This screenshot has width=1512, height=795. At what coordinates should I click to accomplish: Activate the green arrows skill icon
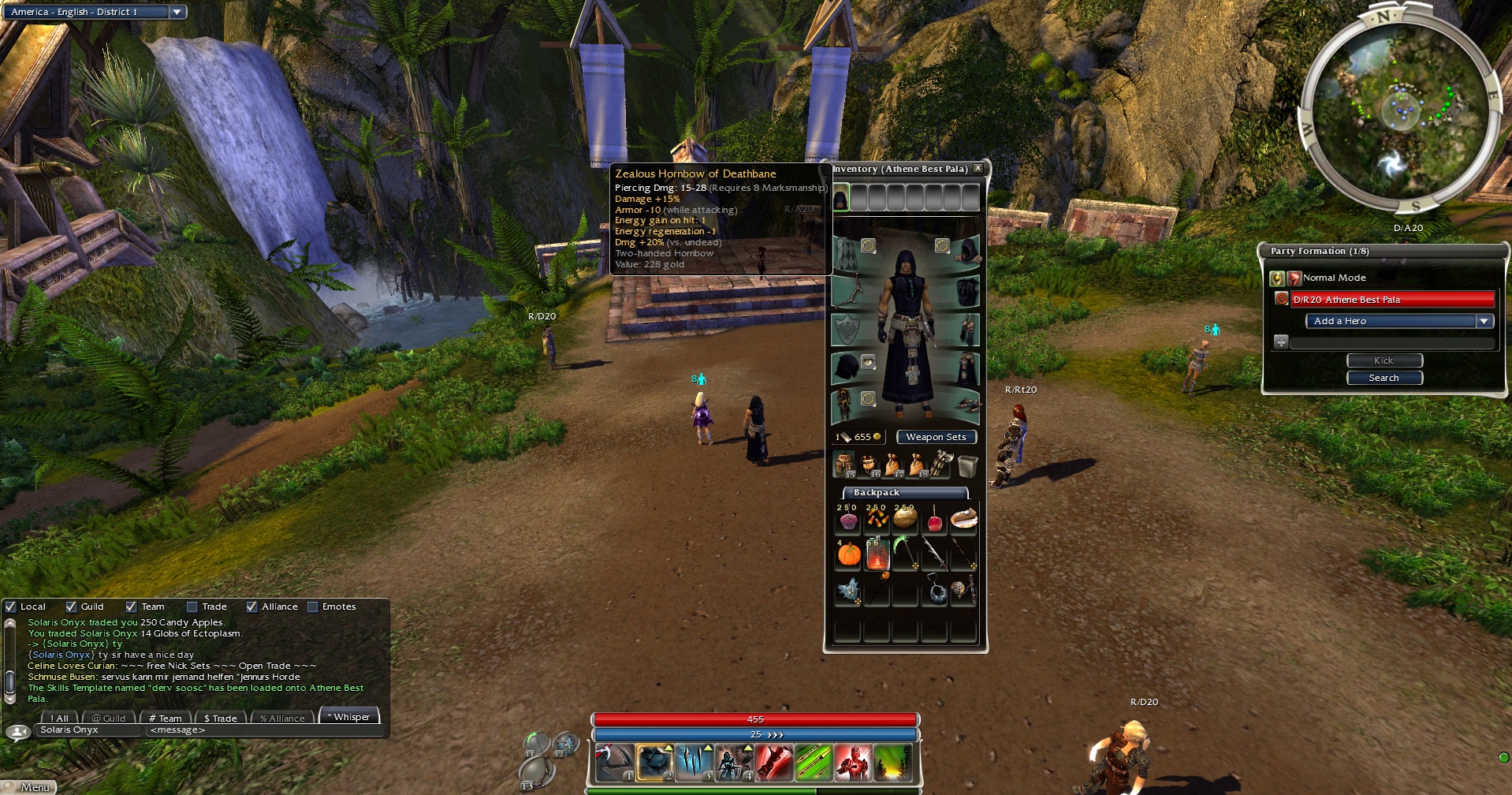[813, 763]
